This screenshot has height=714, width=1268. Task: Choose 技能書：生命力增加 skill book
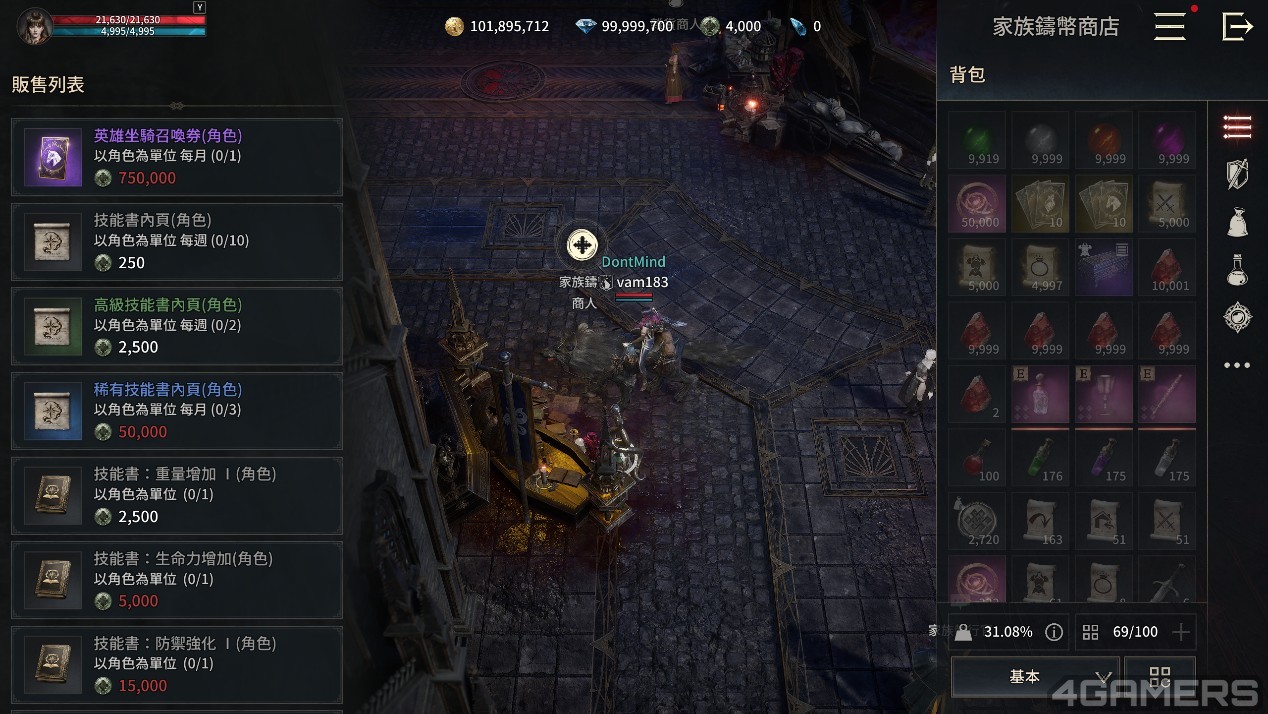[177, 580]
